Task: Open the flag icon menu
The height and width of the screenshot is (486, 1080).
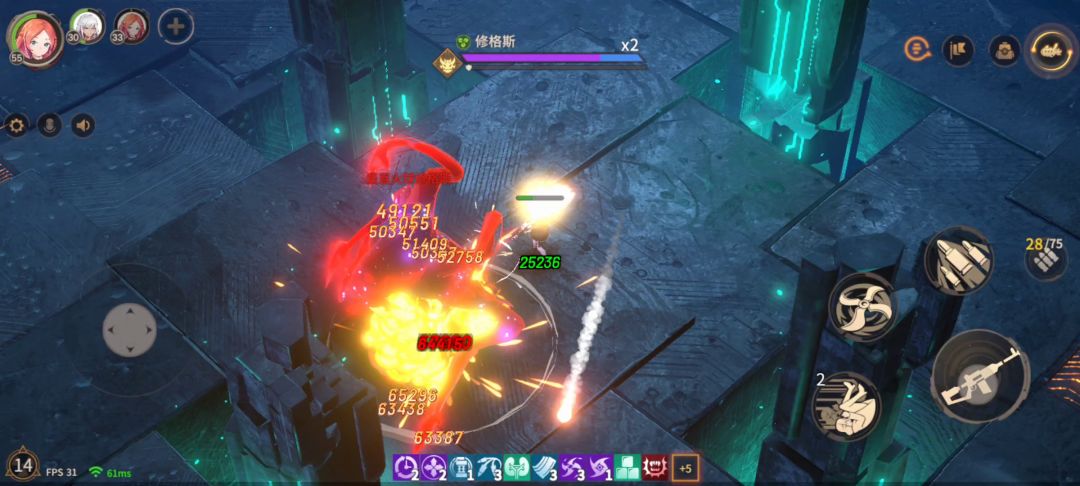Action: click(958, 49)
